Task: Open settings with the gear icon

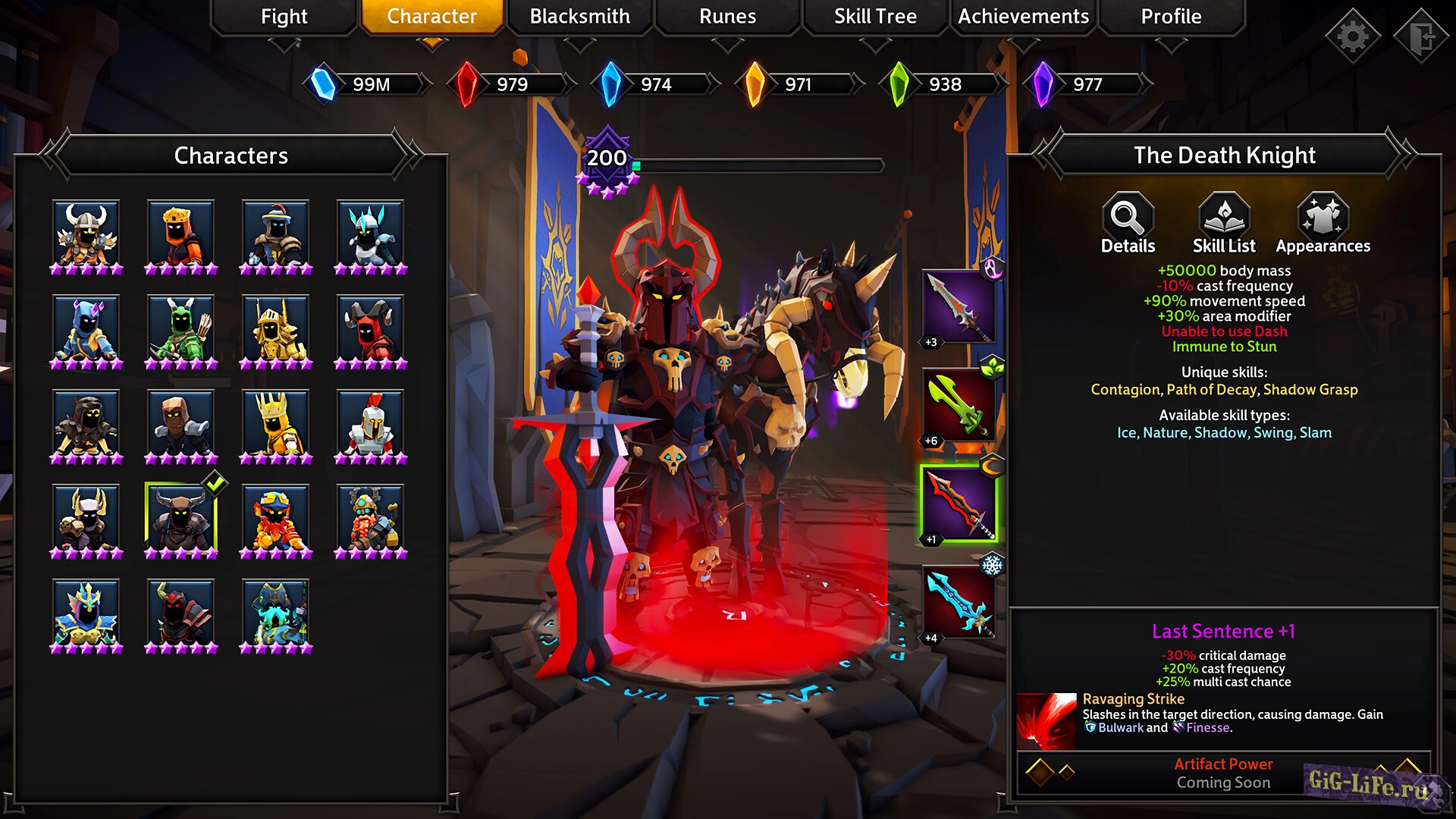Action: point(1352,36)
